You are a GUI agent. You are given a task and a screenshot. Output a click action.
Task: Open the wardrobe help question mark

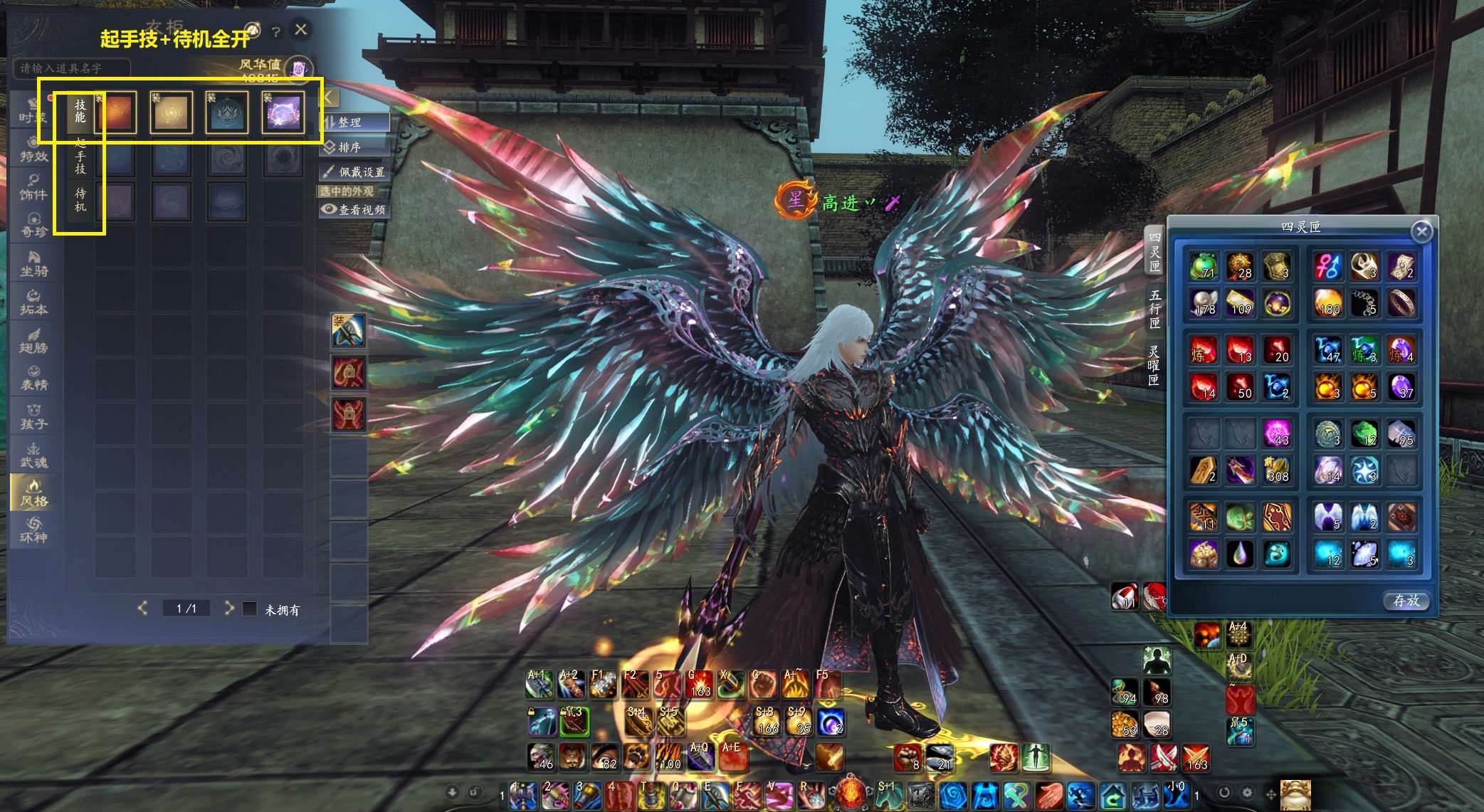coord(276,32)
